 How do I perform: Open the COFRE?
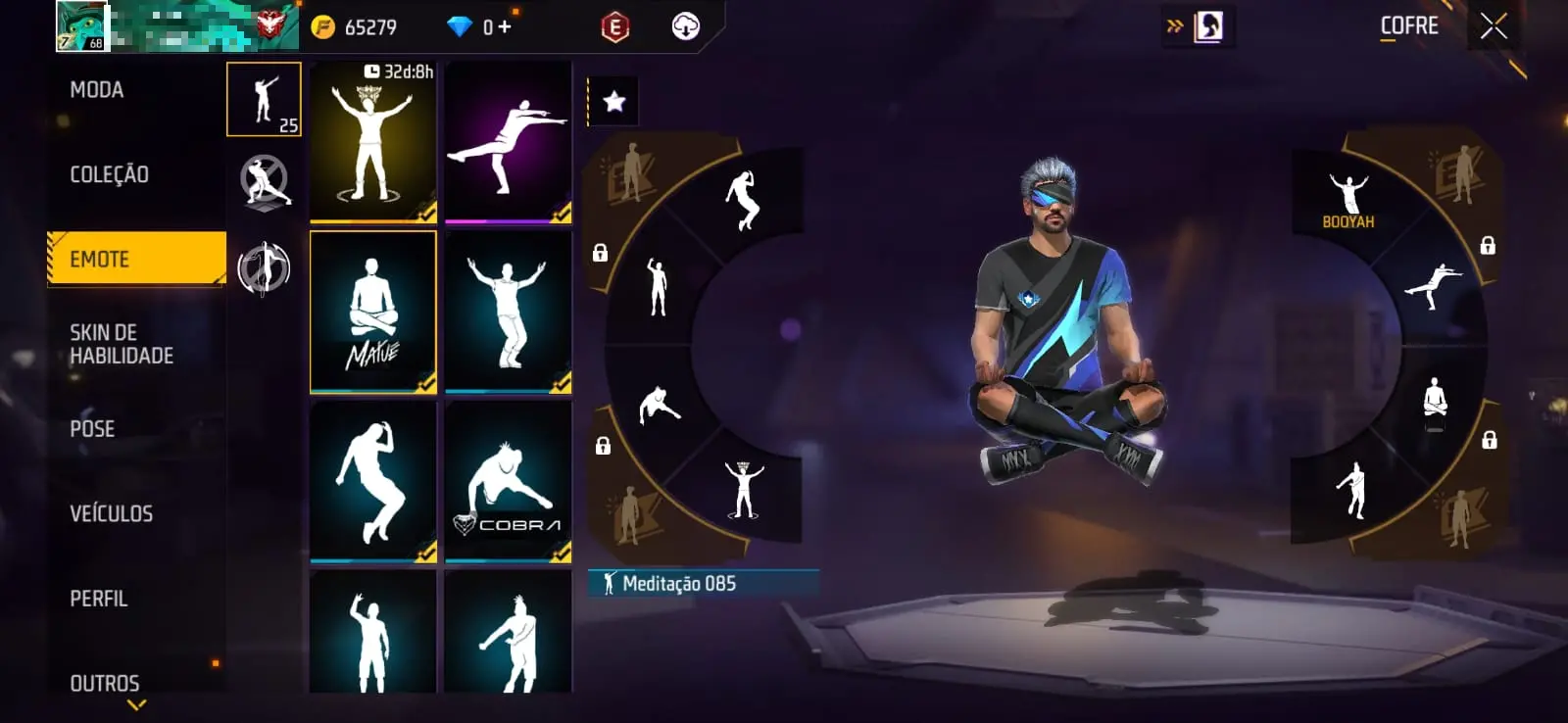click(1408, 26)
